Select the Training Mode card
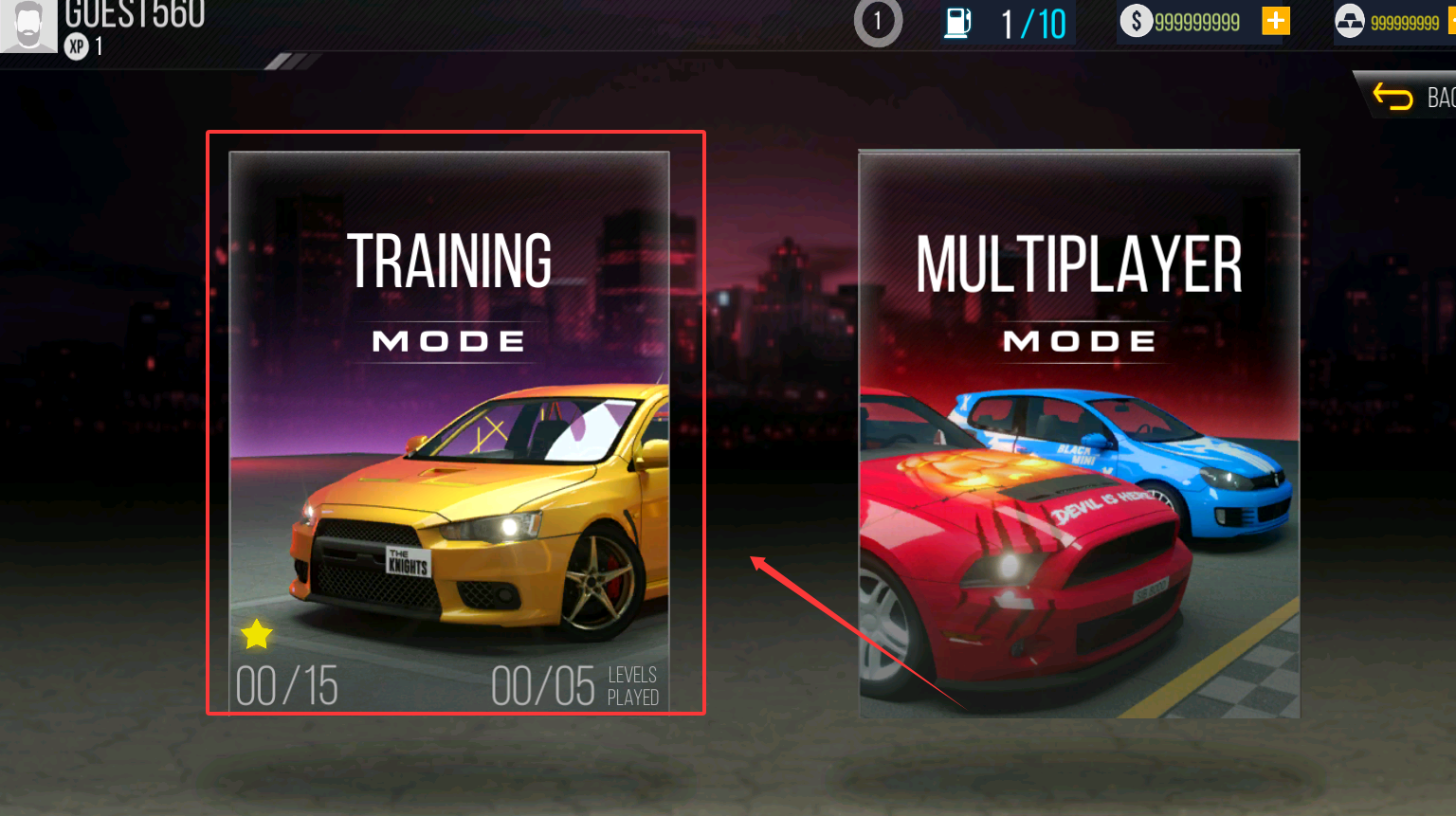Screen dimensions: 1456x816 click(x=449, y=431)
